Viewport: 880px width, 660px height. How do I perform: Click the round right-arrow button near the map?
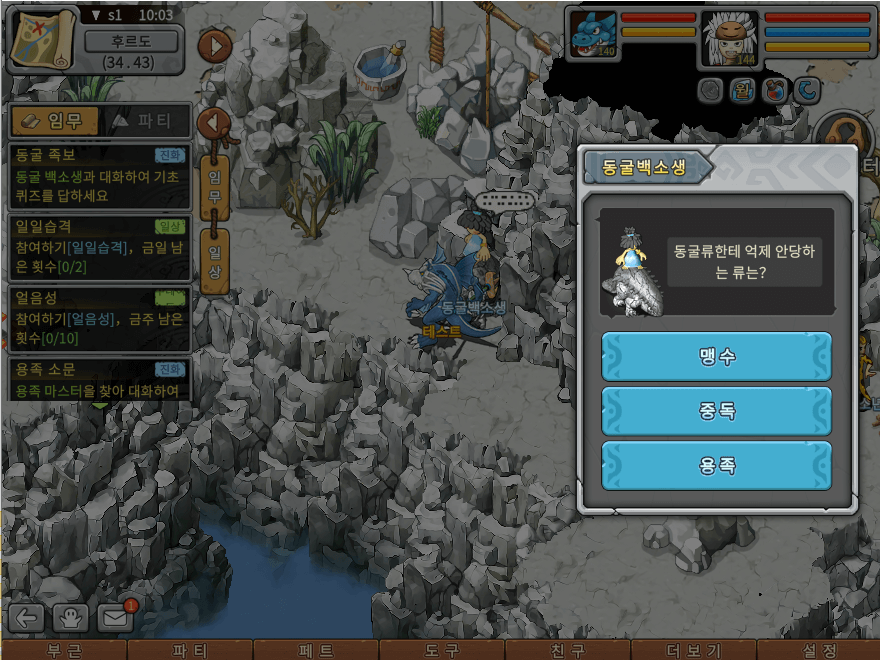pos(215,46)
